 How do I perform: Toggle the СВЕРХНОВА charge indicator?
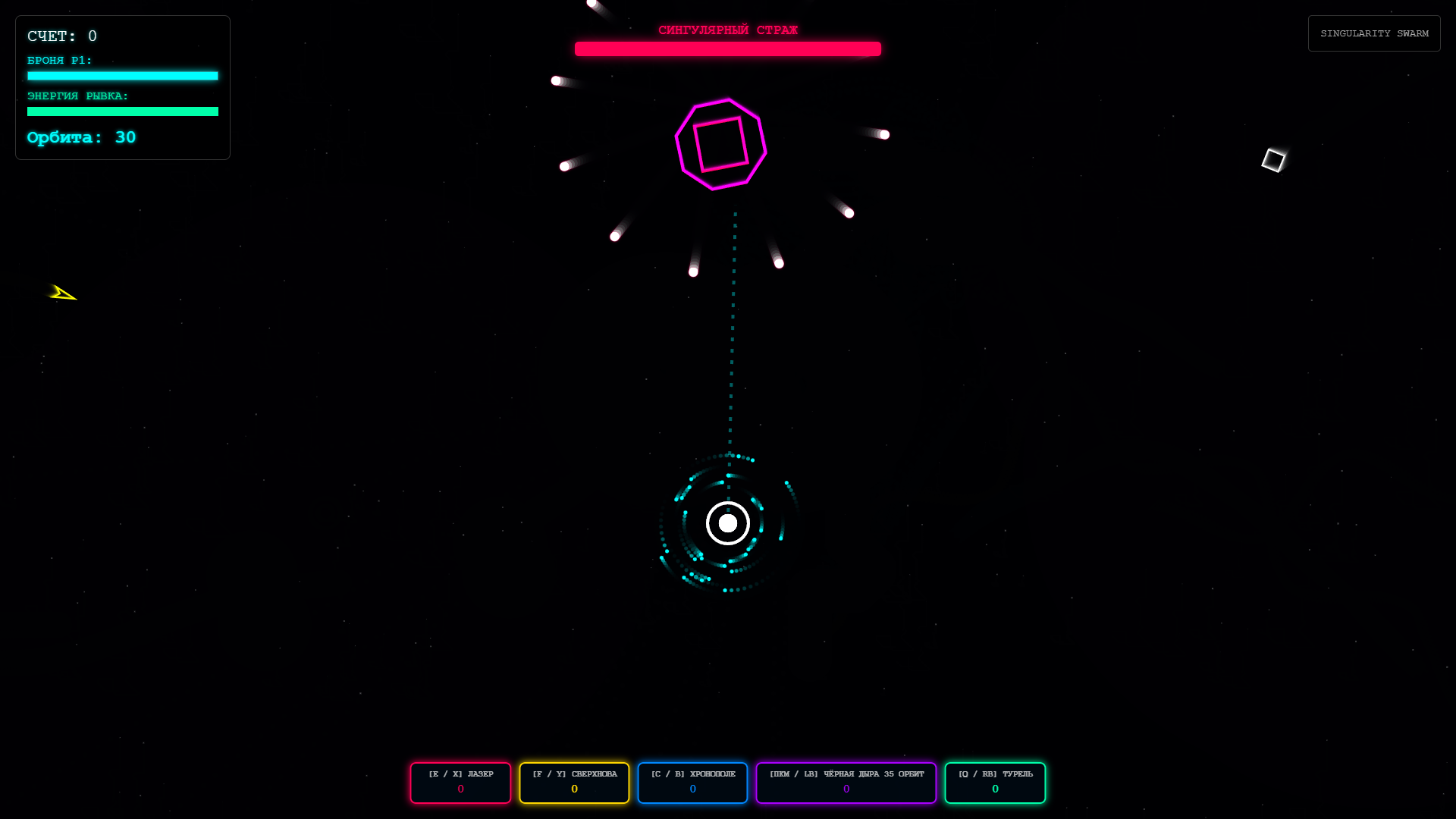[574, 782]
